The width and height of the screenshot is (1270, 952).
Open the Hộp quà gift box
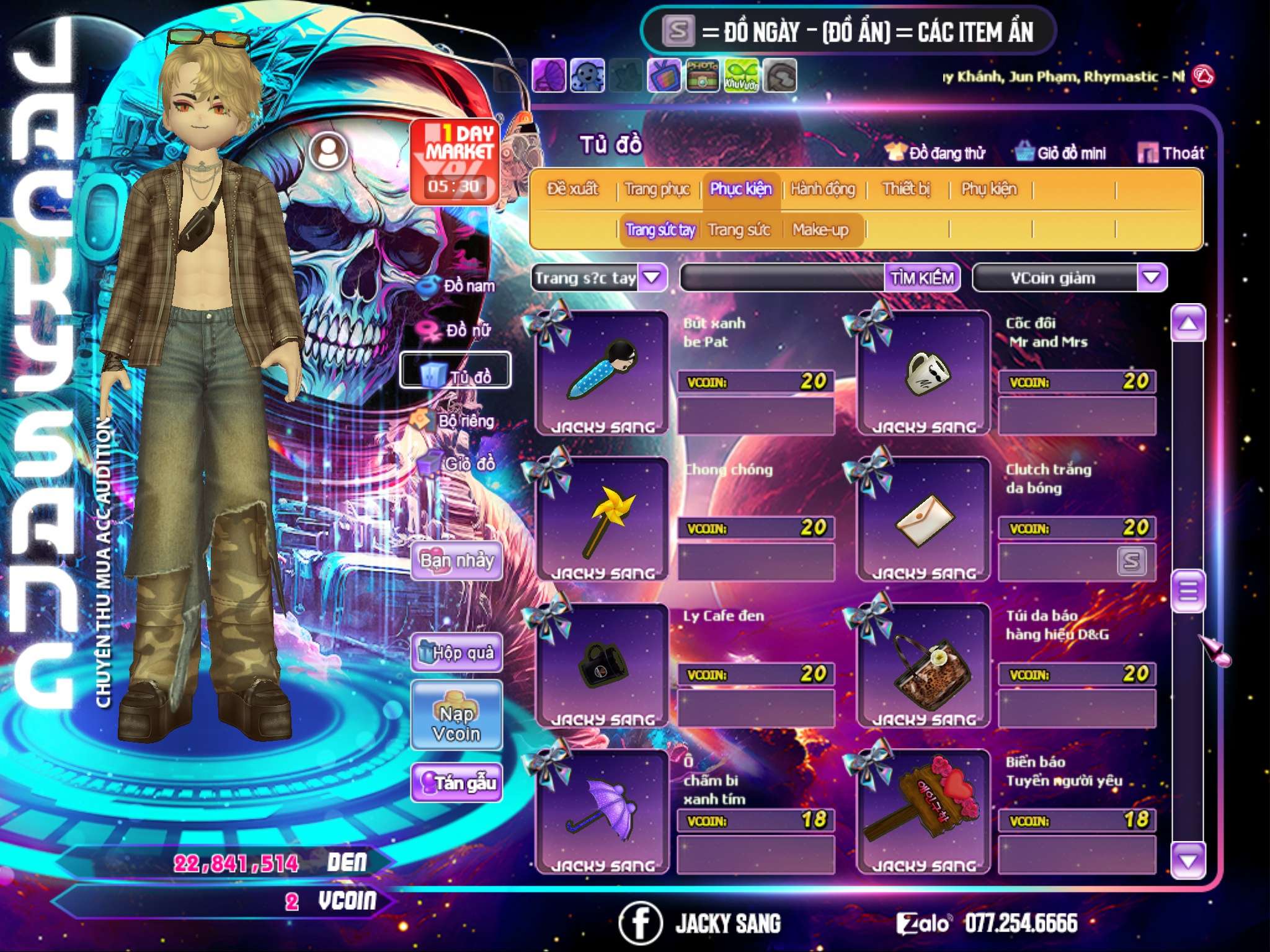point(456,652)
